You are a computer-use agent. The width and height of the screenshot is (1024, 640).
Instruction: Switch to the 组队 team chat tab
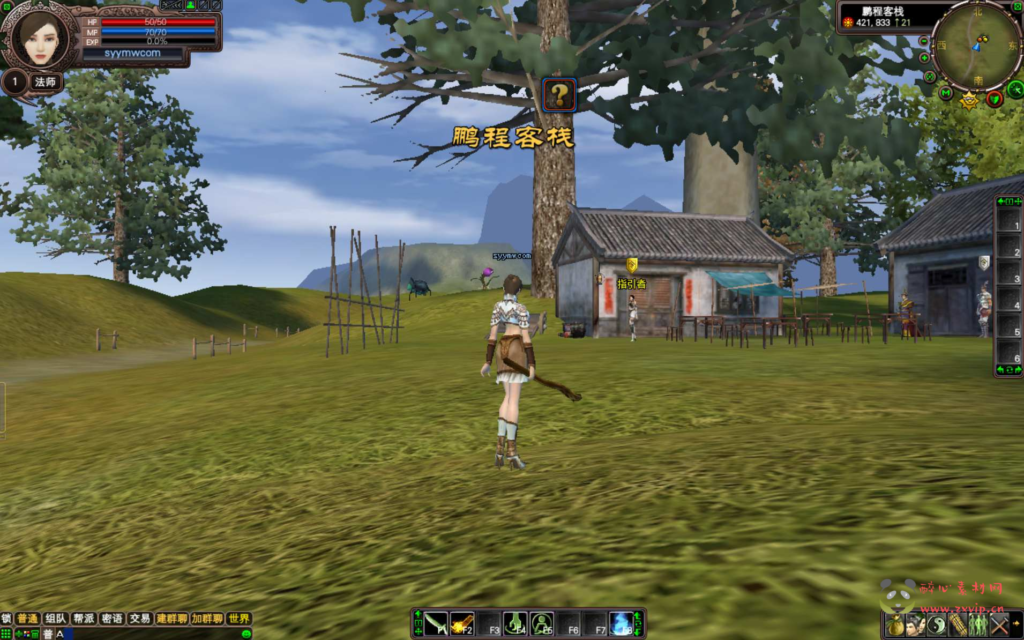click(55, 619)
